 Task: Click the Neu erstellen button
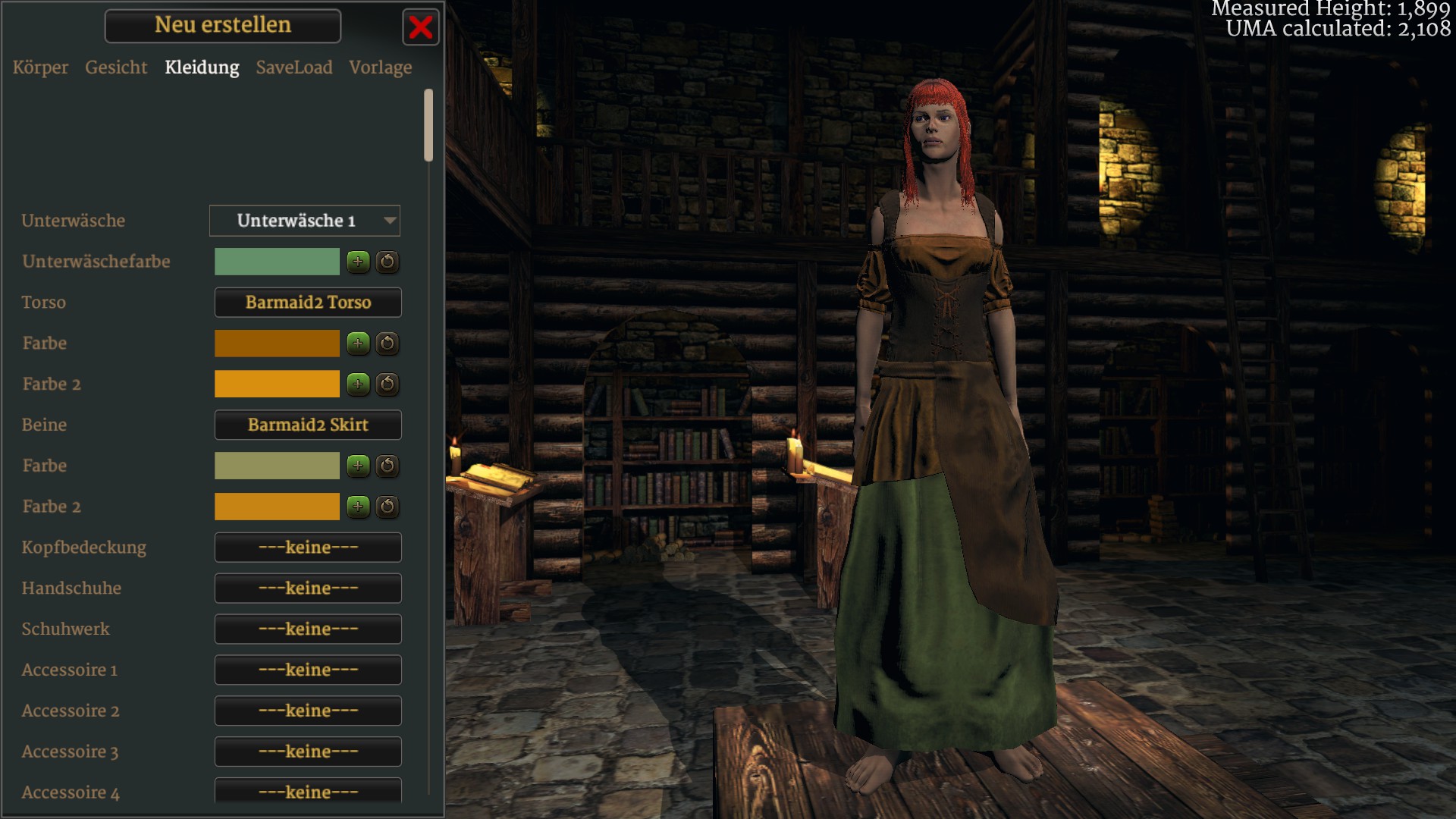[223, 26]
